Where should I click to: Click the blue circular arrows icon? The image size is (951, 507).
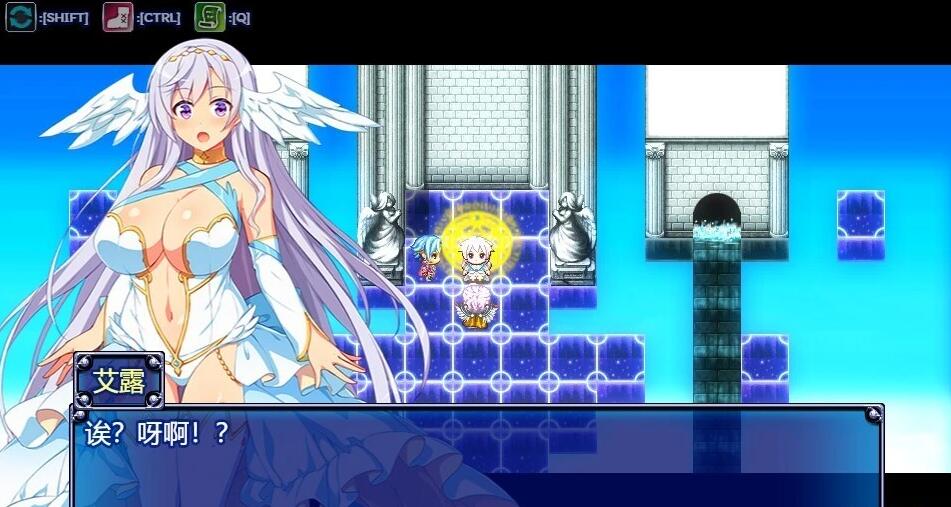point(21,17)
